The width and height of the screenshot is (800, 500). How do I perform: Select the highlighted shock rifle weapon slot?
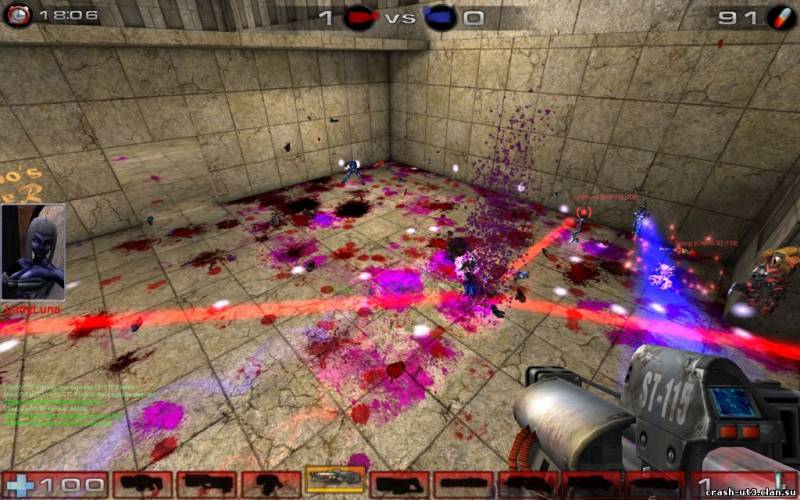(335, 479)
